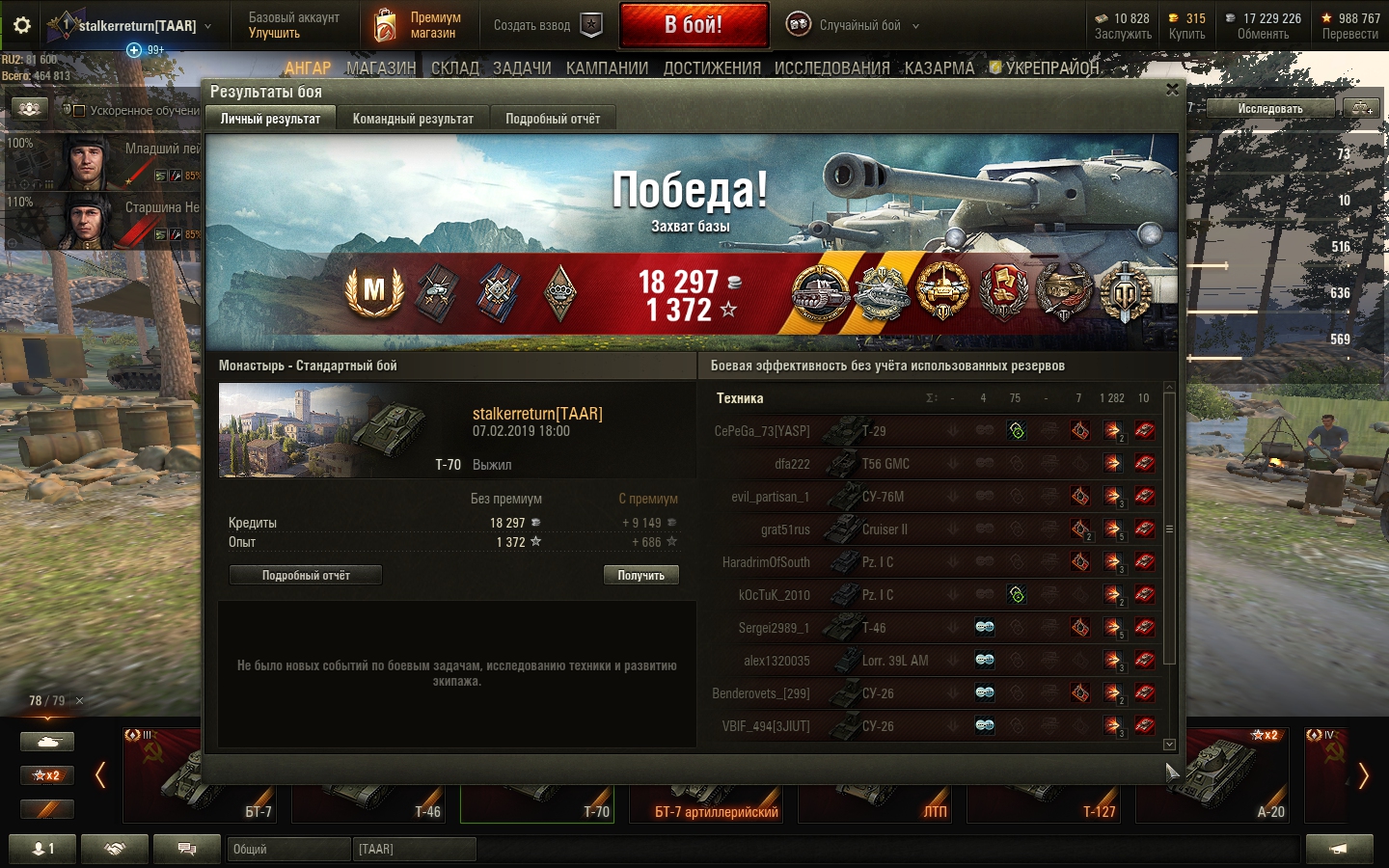Start battle with В бой! button

coord(694,25)
